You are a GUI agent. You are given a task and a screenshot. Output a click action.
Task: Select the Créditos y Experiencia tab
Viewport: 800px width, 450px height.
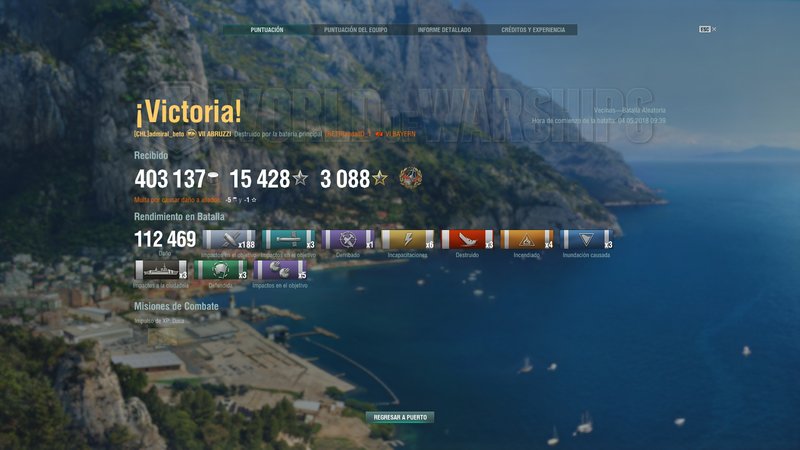coord(532,30)
